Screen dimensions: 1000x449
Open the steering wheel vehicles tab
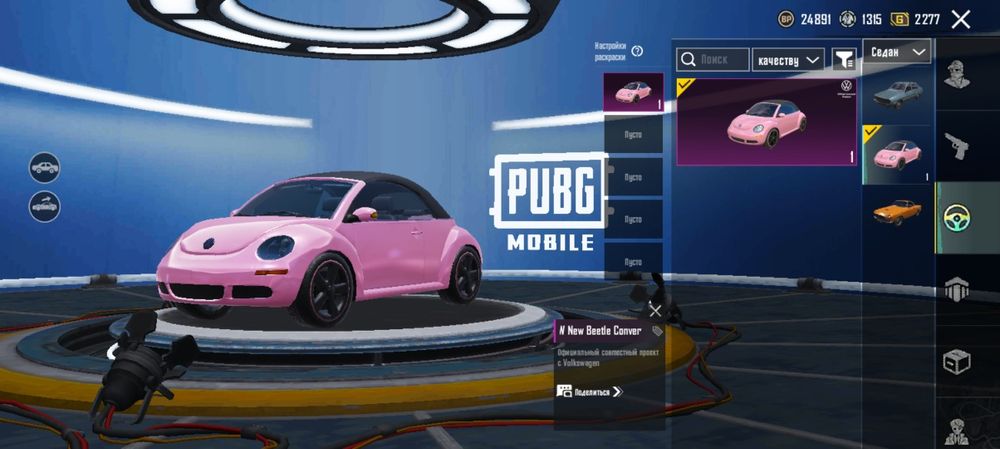(959, 219)
